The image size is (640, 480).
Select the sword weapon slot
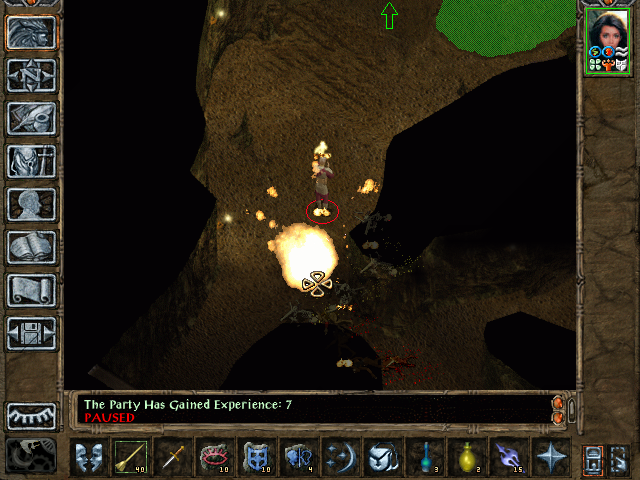(172, 458)
